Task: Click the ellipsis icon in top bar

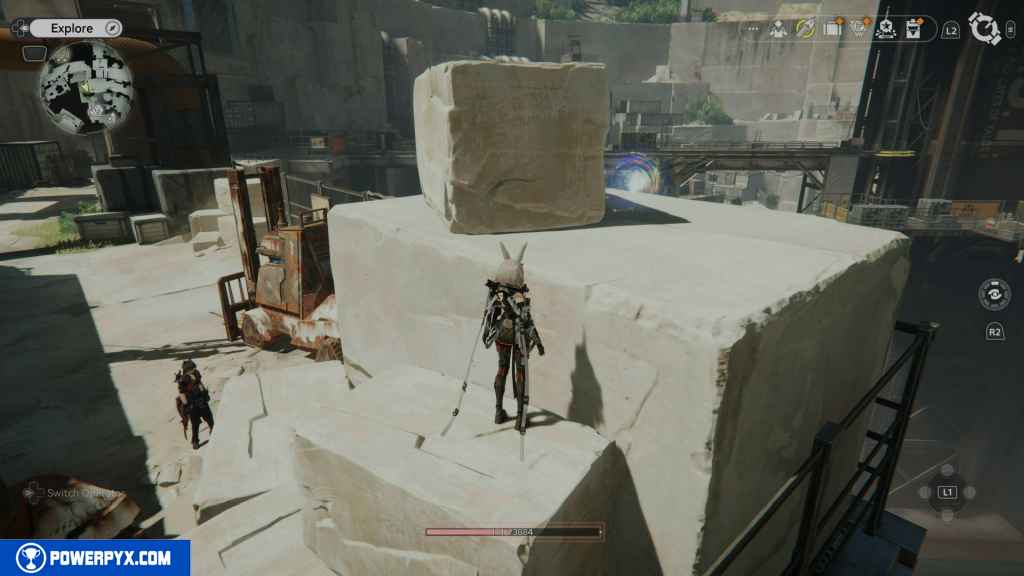Action: coord(752,29)
